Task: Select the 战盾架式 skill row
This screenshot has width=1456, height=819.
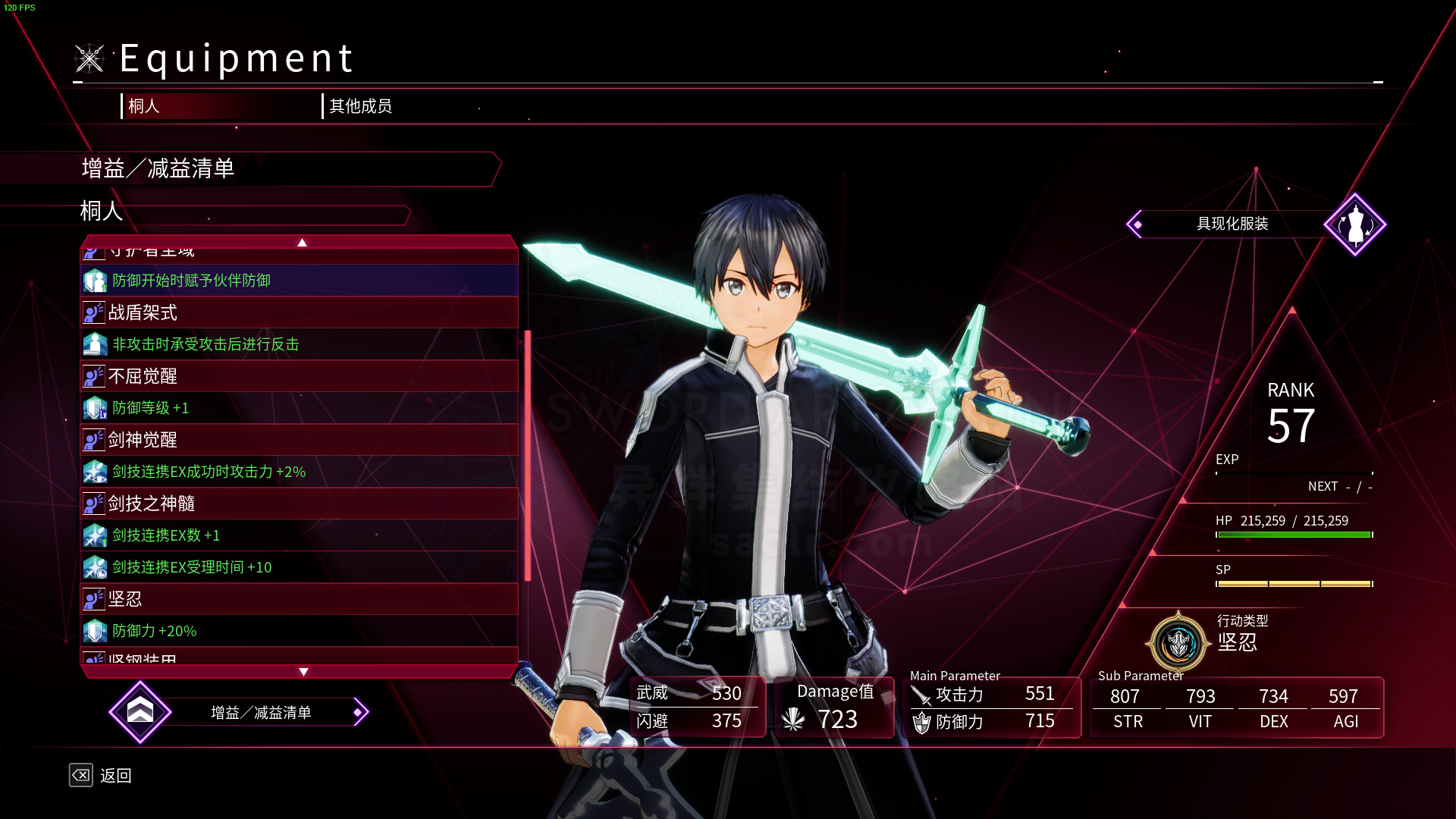Action: click(x=299, y=312)
